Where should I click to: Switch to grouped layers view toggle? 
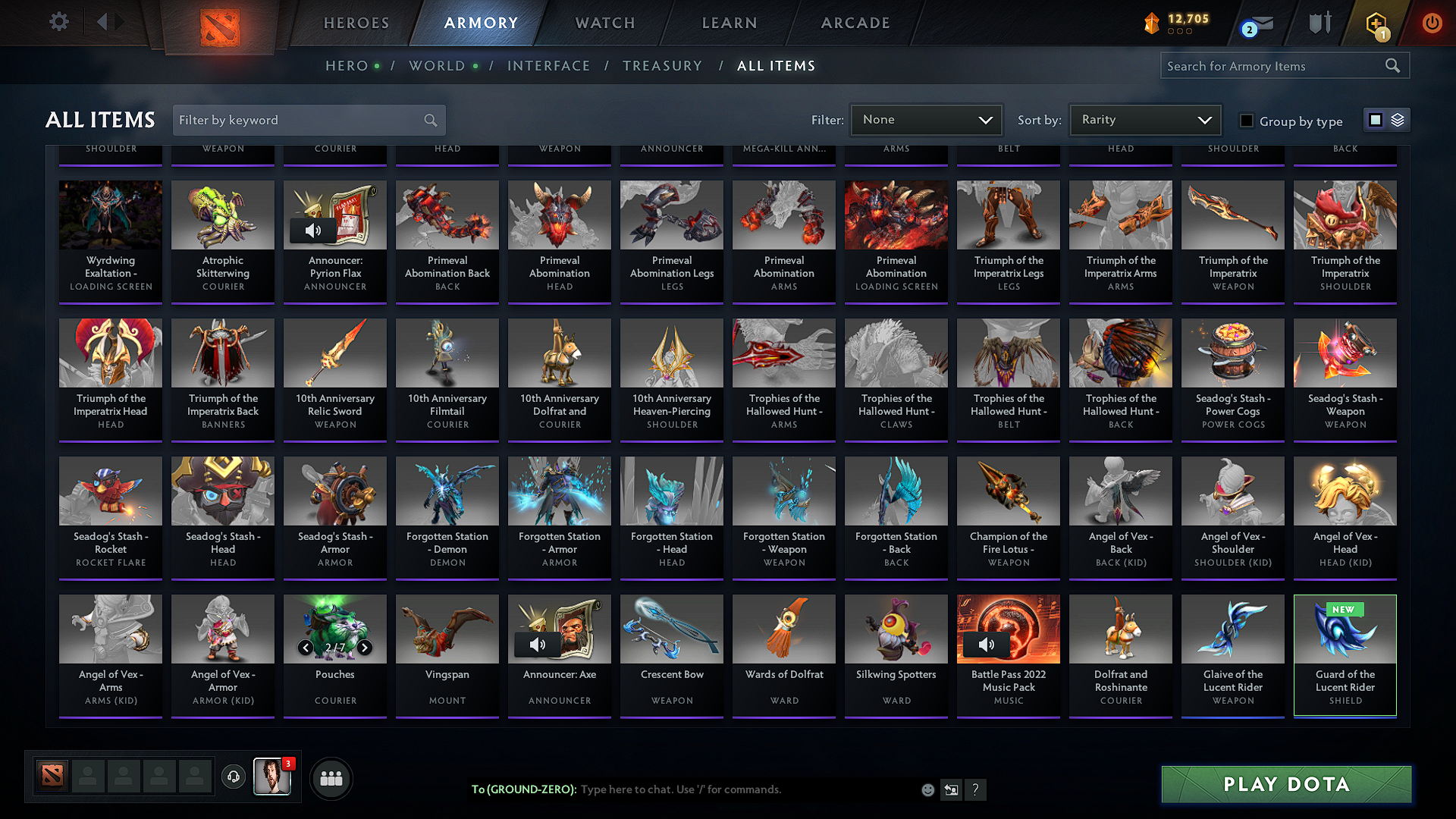tap(1398, 119)
